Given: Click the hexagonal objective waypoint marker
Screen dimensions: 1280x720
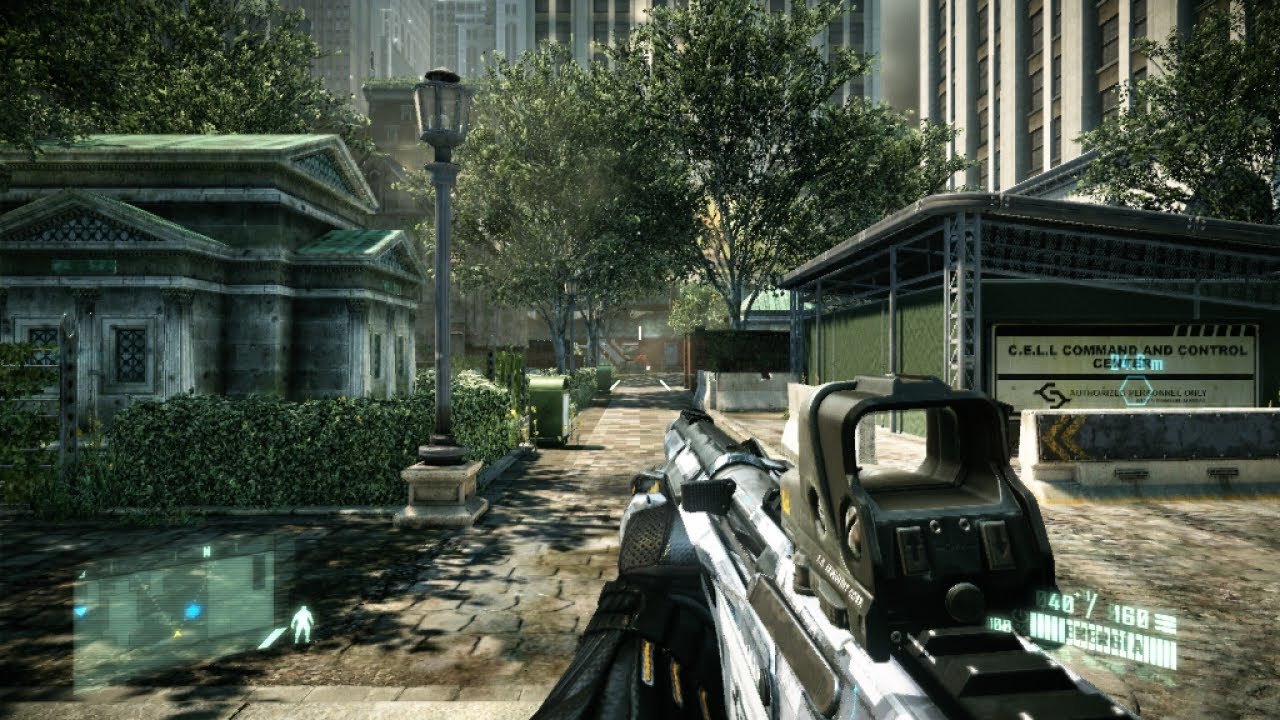Looking at the screenshot, I should pyautogui.click(x=1135, y=390).
